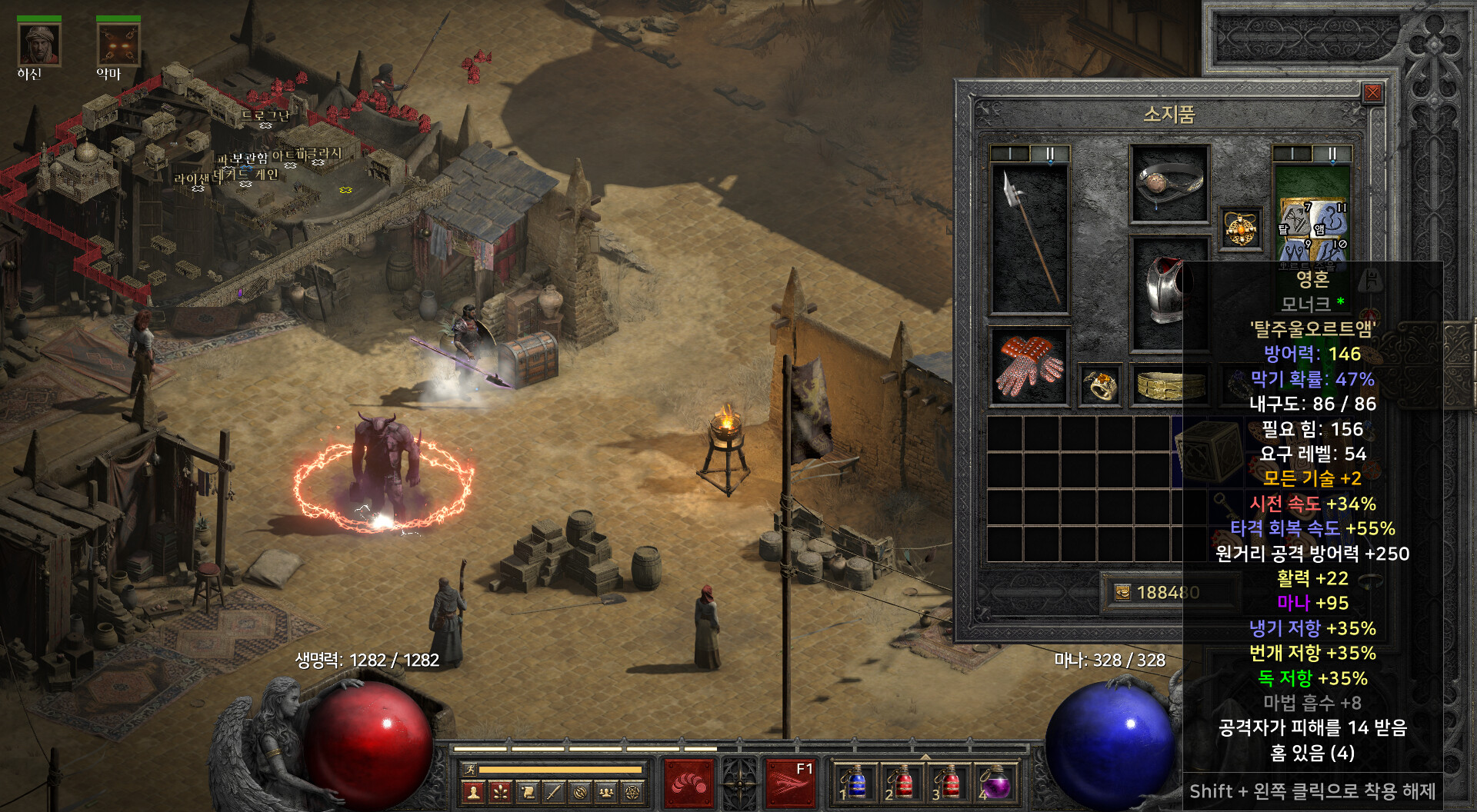Use the purple rejuvenation potion in belt slot 4
The height and width of the screenshot is (812, 1477).
pyautogui.click(x=995, y=784)
